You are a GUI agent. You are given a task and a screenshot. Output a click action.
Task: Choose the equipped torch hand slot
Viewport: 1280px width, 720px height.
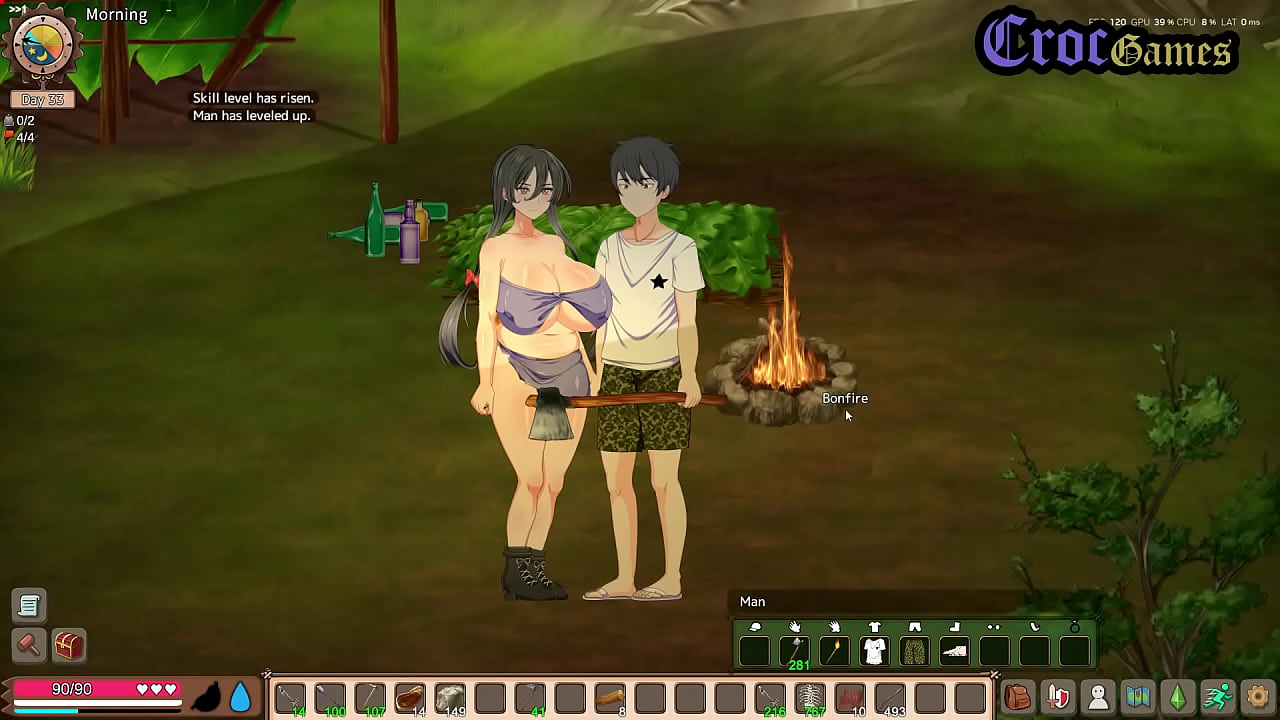coord(835,651)
